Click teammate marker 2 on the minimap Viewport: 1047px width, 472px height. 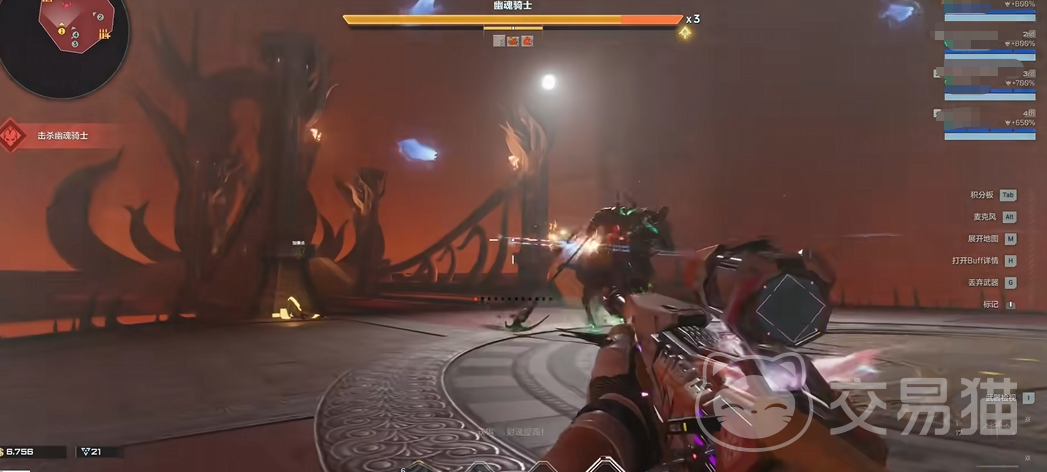click(x=100, y=17)
